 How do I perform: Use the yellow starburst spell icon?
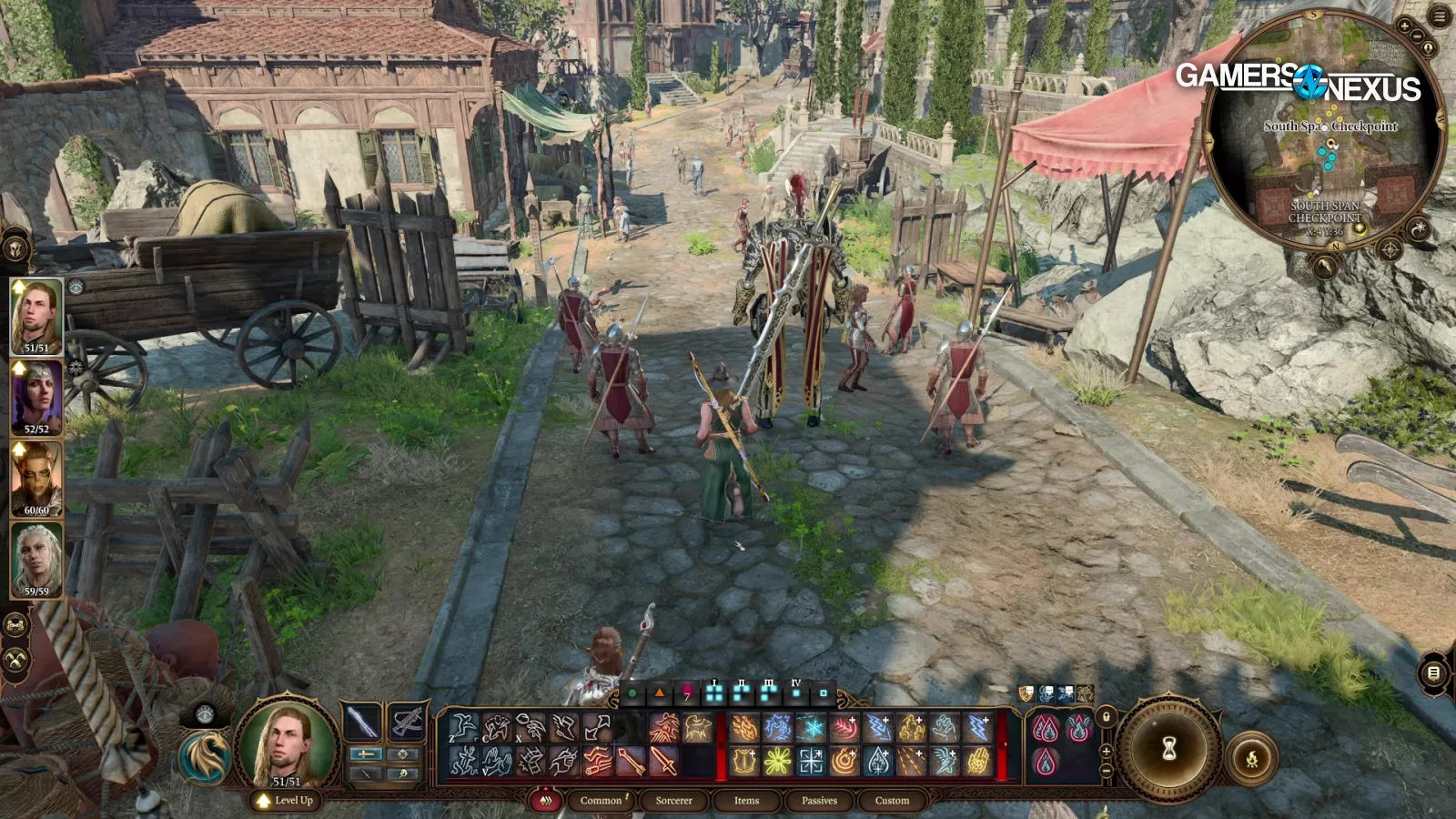tap(777, 762)
